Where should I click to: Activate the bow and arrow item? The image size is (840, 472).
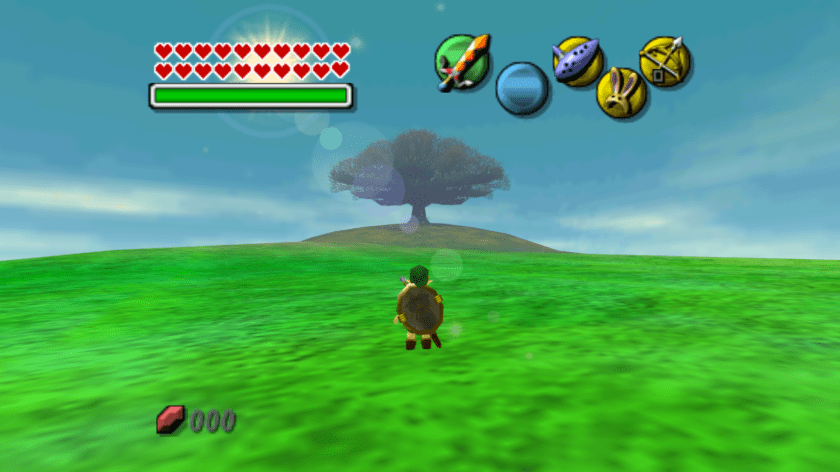664,61
